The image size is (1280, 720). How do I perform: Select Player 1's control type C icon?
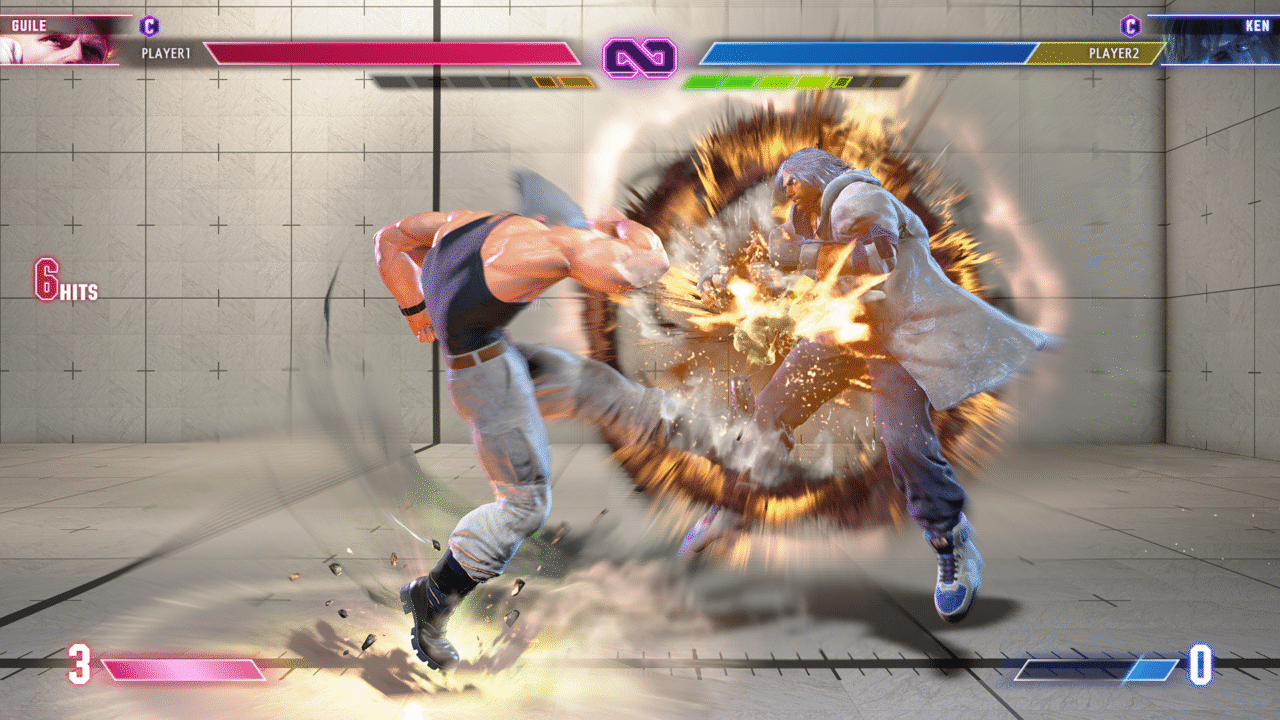pos(149,26)
